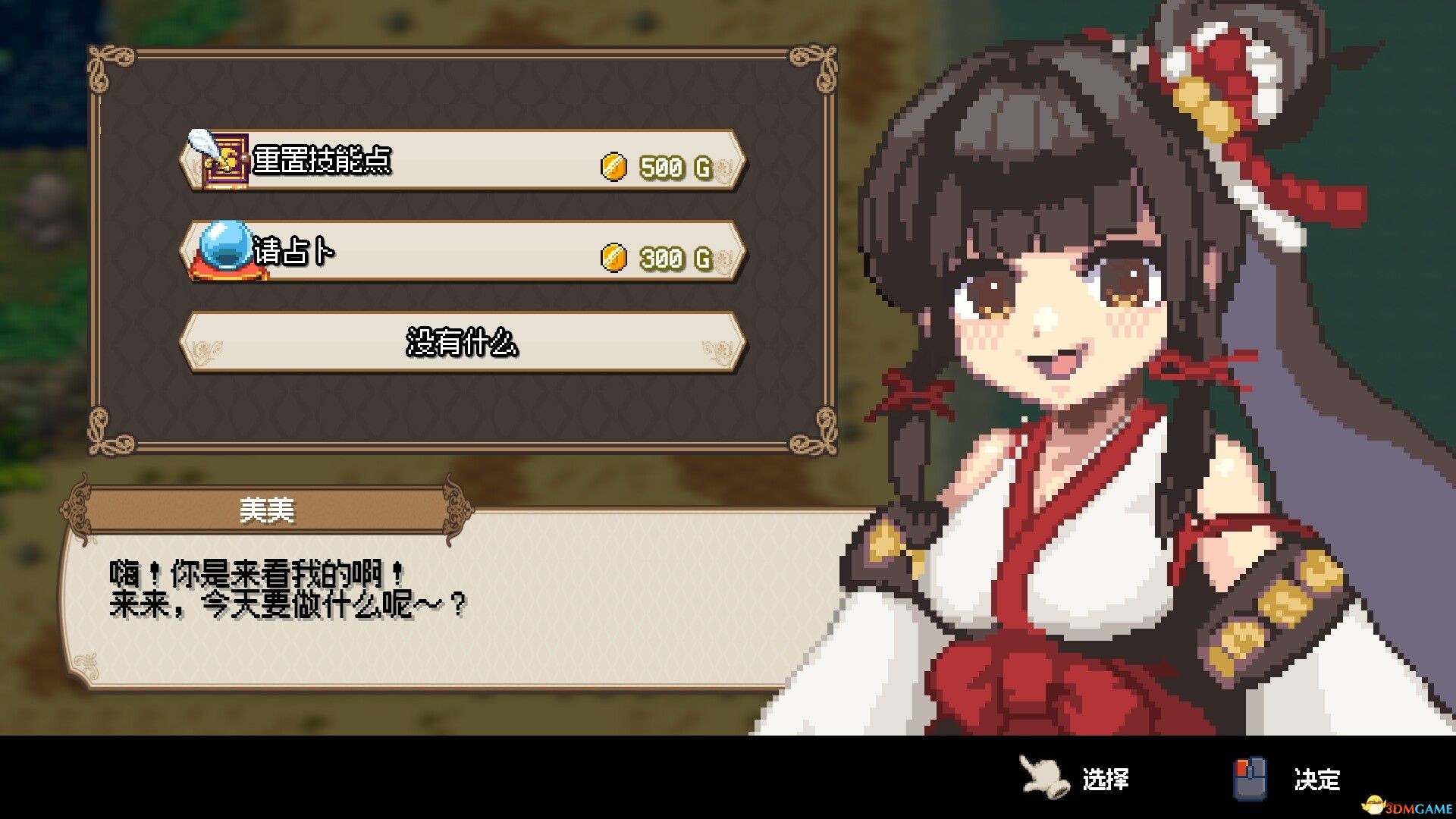Click the gold coin icon next to 300 G
Viewport: 1456px width, 819px height.
[613, 260]
